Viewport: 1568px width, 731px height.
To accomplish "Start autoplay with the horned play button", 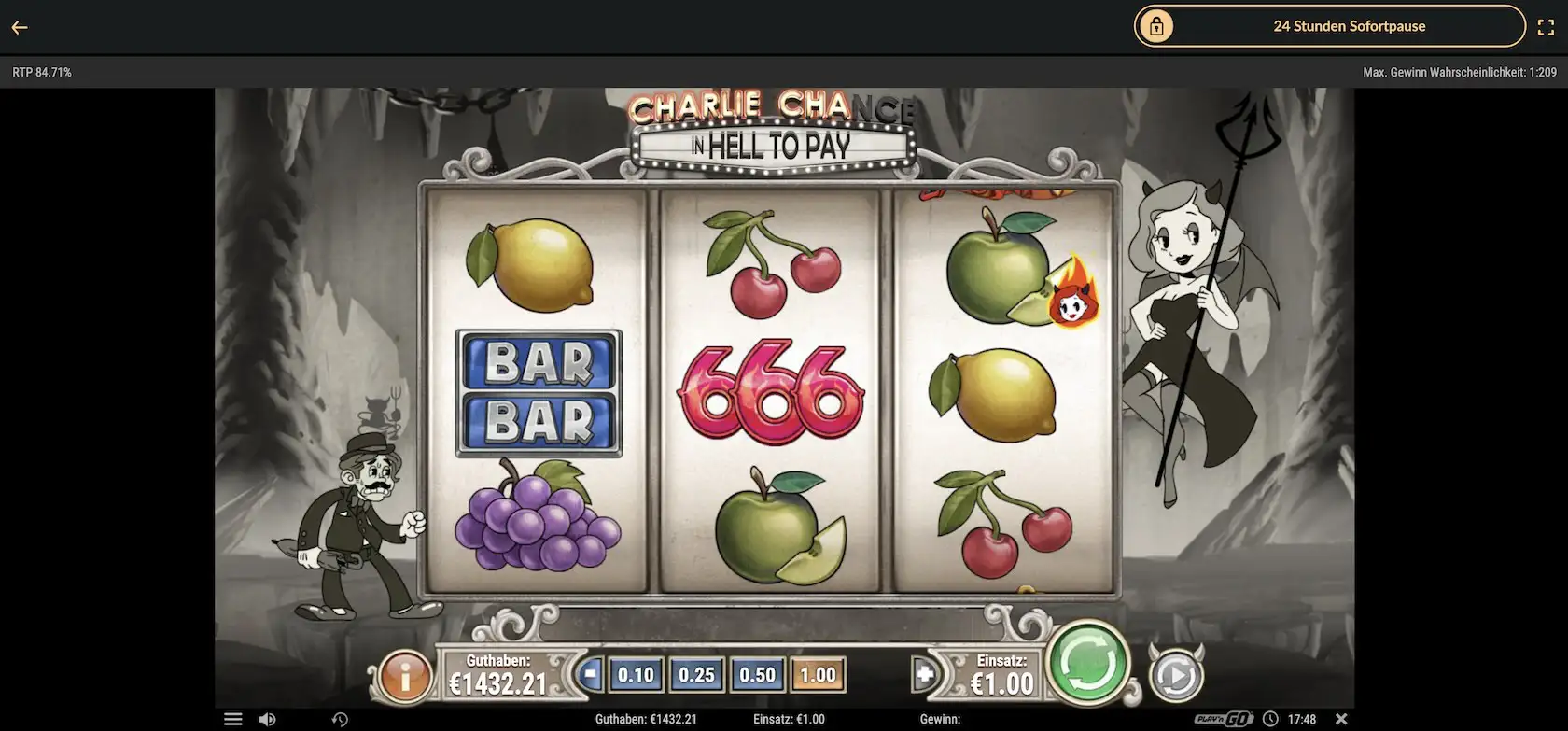I will coord(1175,676).
